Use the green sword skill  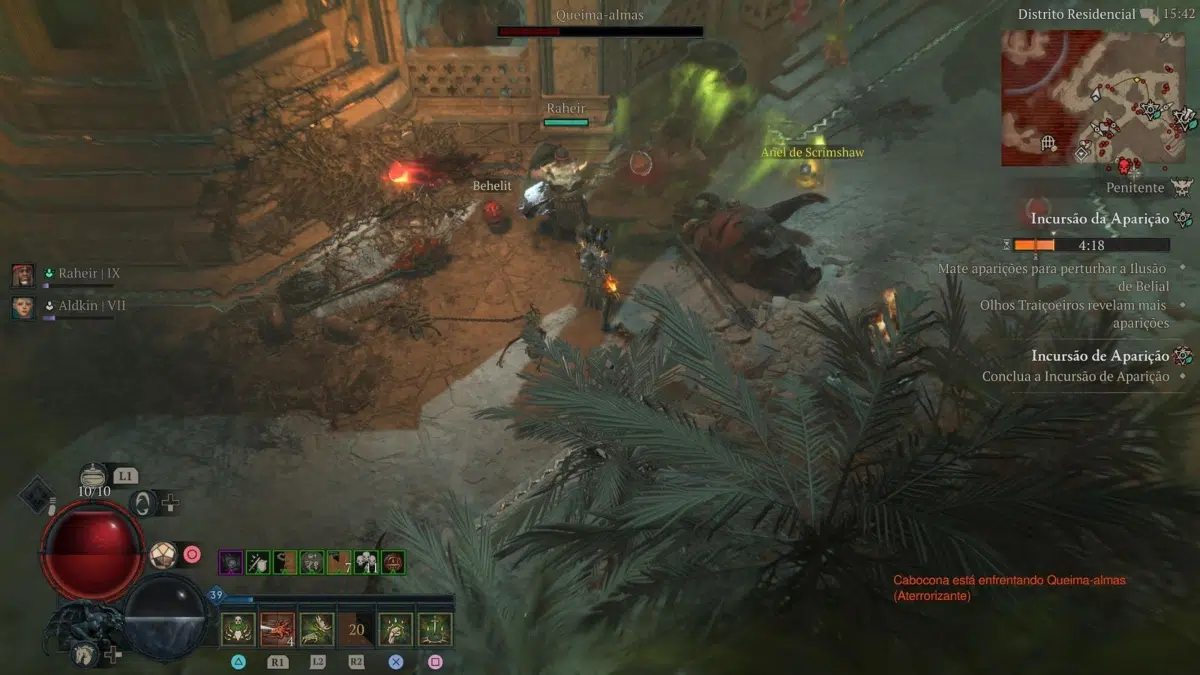[435, 629]
